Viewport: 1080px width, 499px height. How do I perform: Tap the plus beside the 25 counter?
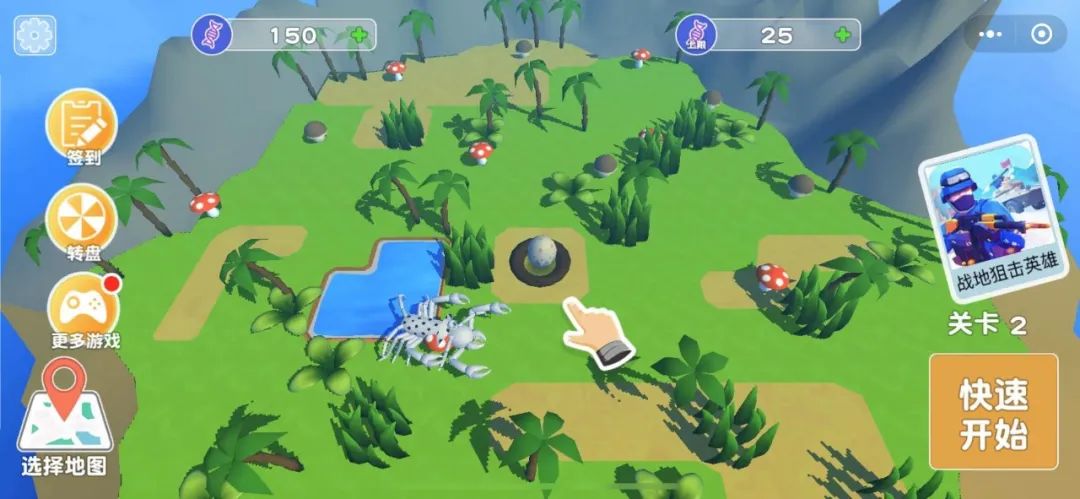tap(843, 36)
